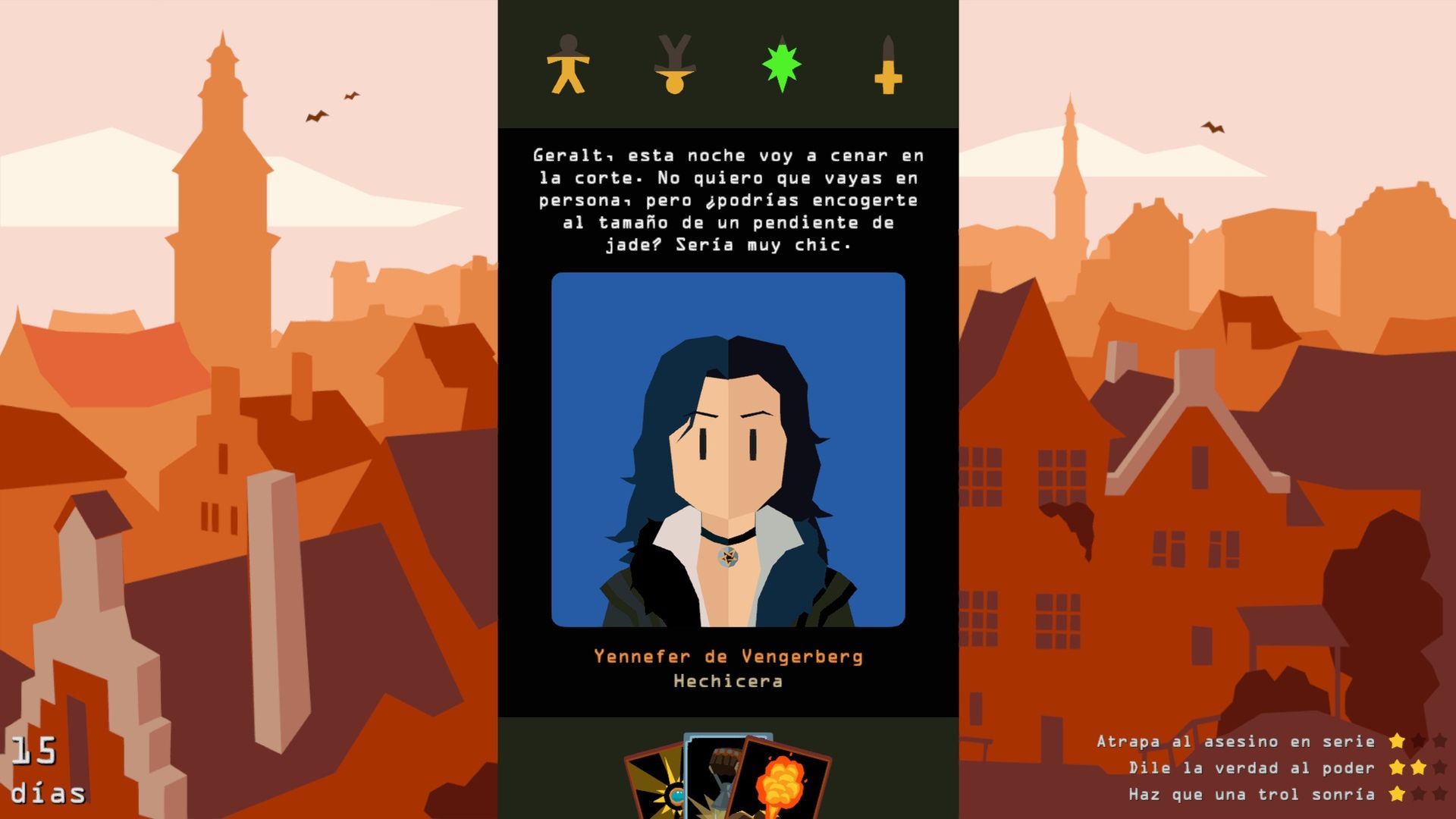Click the explosion card in the deck

point(781,781)
